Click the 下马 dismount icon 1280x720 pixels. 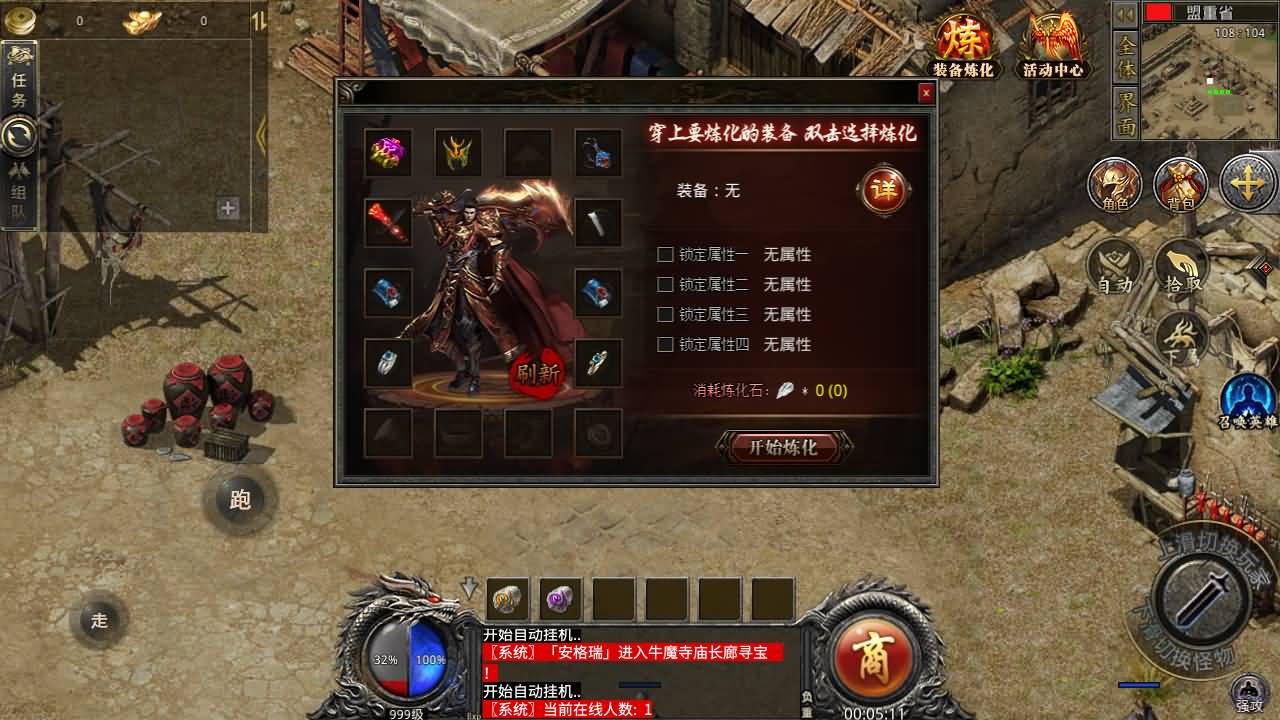[x=1181, y=337]
